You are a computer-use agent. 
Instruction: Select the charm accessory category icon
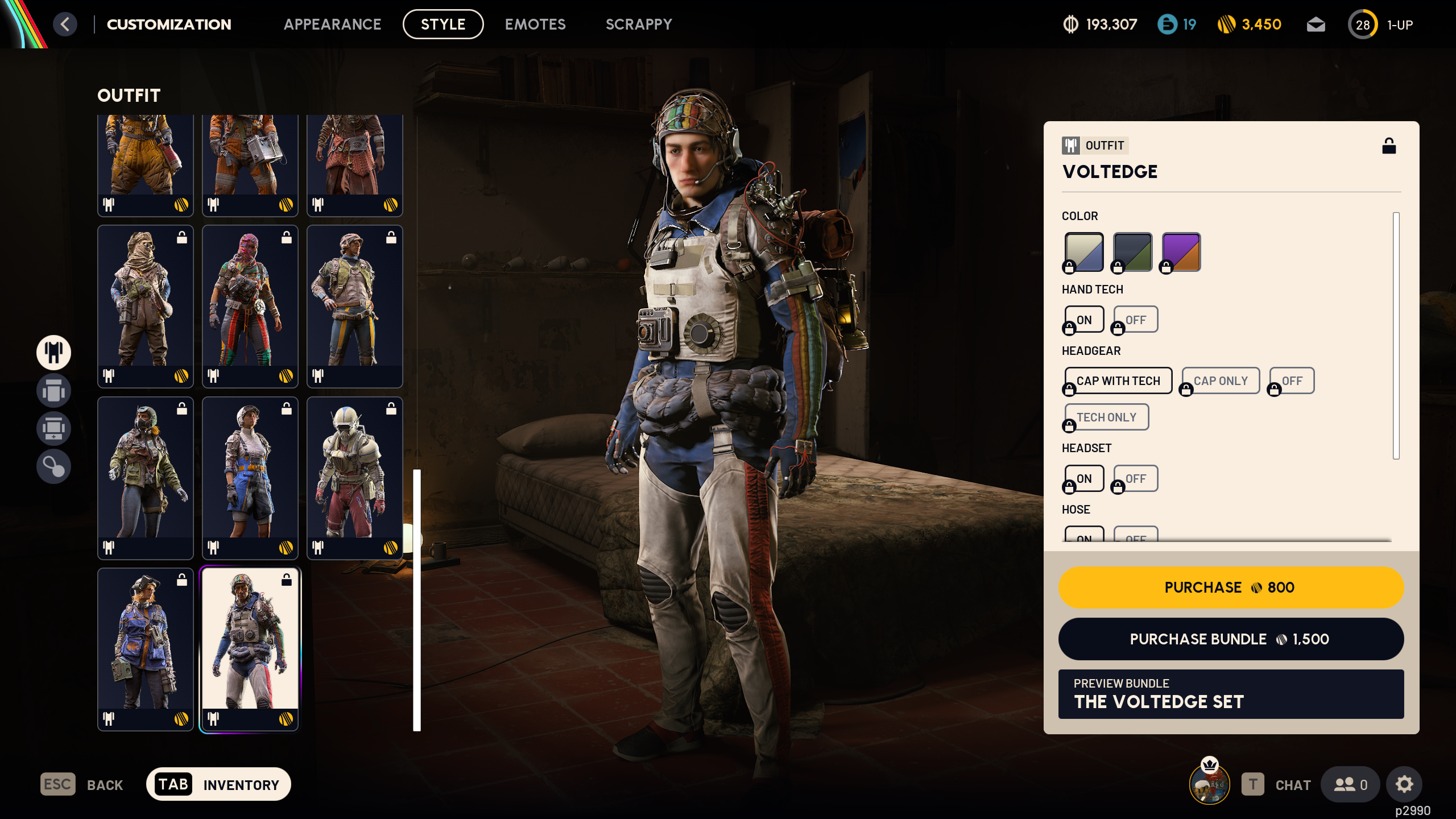[x=53, y=466]
